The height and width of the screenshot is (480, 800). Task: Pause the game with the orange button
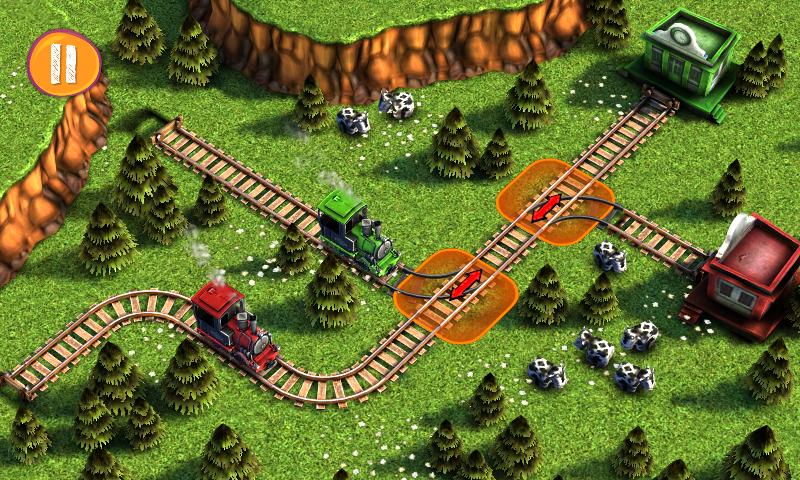point(65,61)
